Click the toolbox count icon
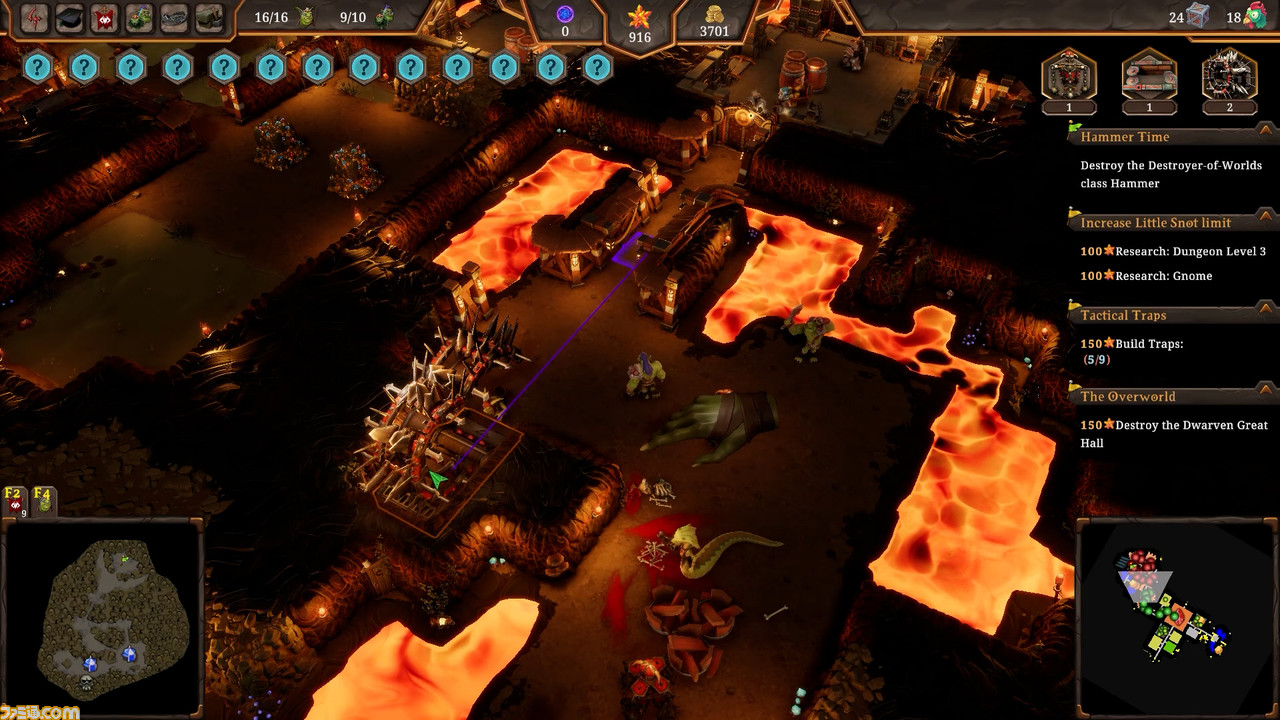Viewport: 1280px width, 720px height. click(x=1198, y=16)
